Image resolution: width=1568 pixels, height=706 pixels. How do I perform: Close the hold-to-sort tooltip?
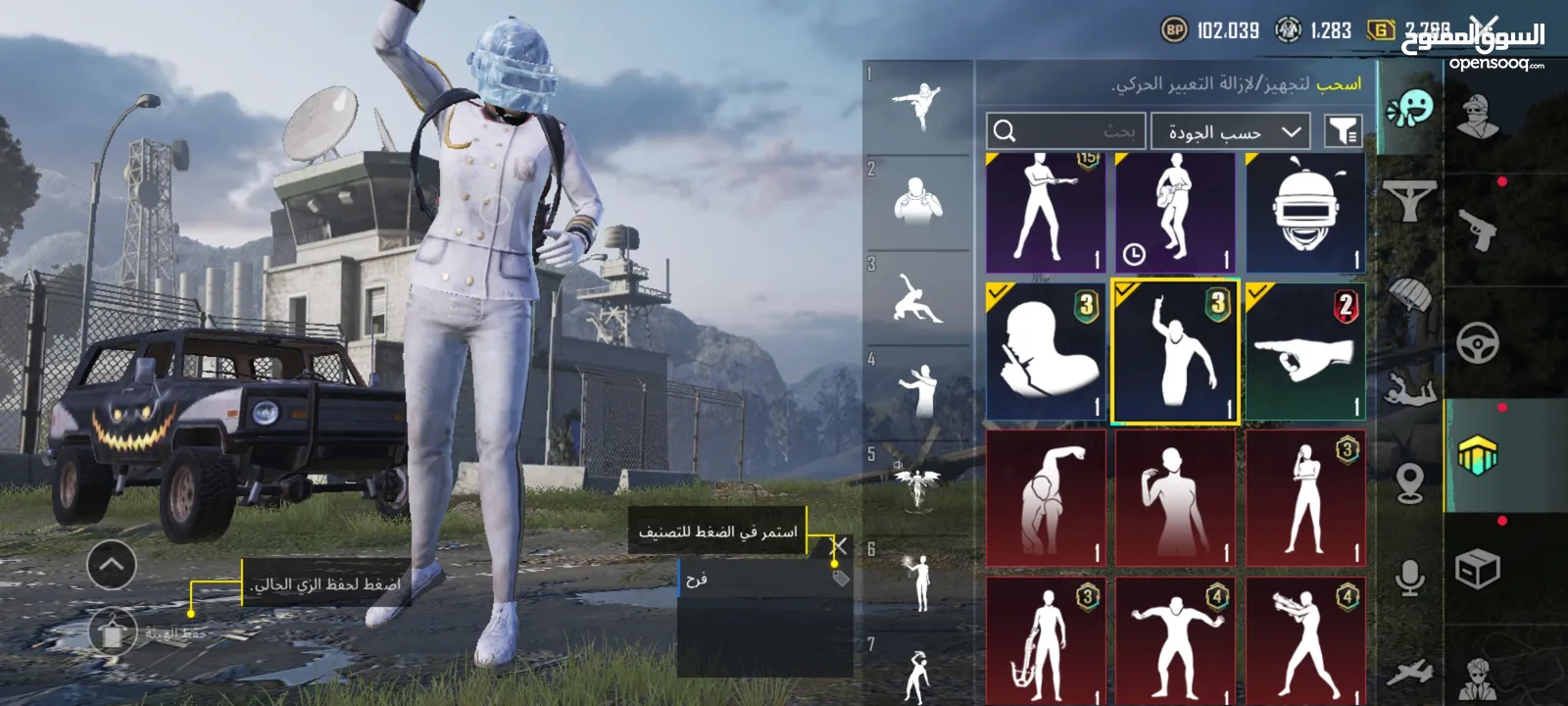839,546
